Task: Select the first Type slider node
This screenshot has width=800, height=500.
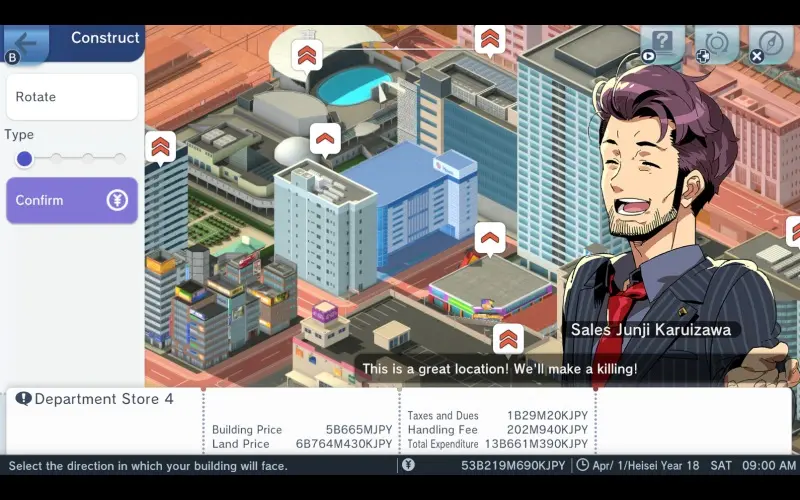Action: (24, 158)
